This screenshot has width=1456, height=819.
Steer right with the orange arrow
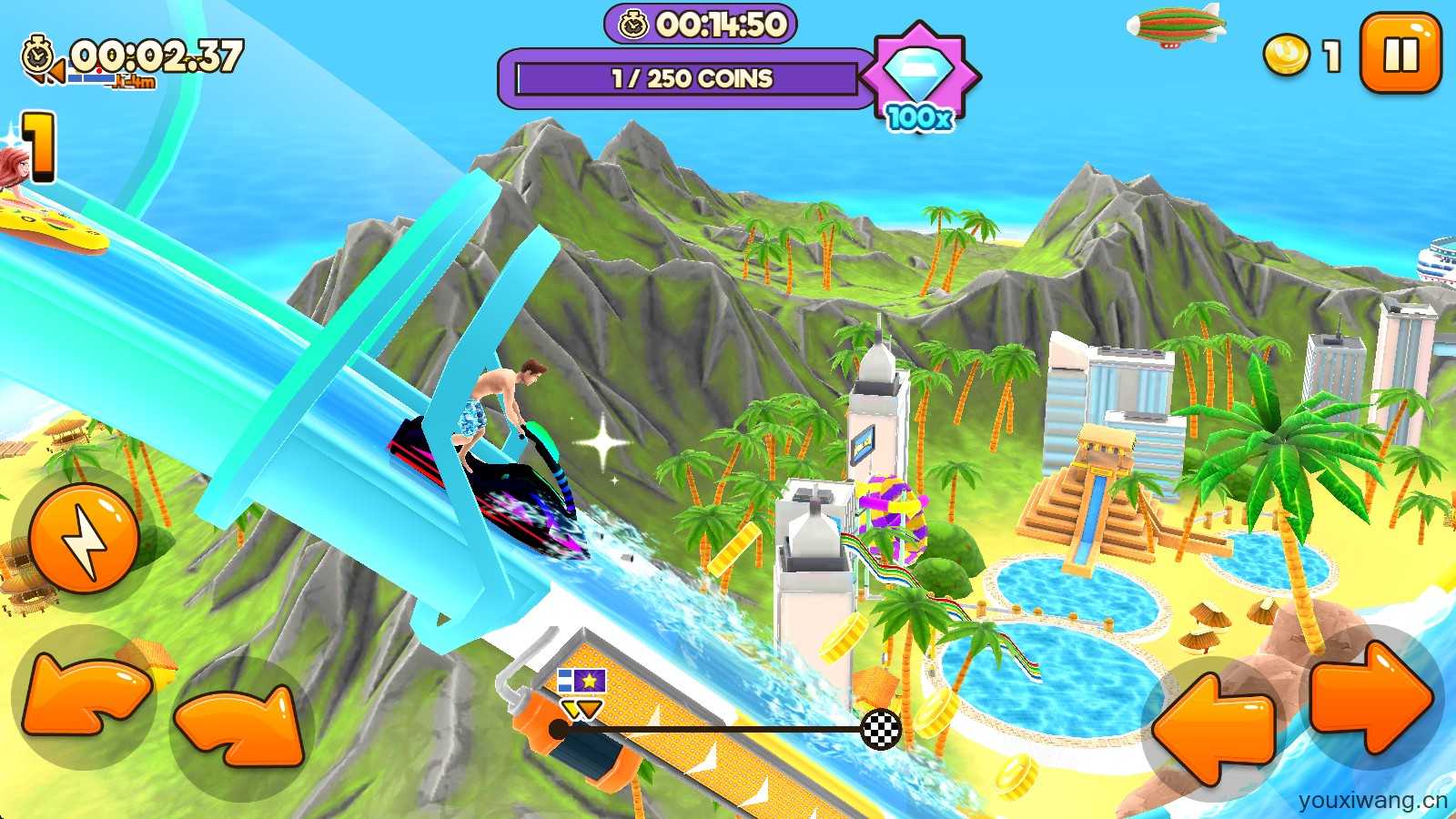tap(1372, 698)
